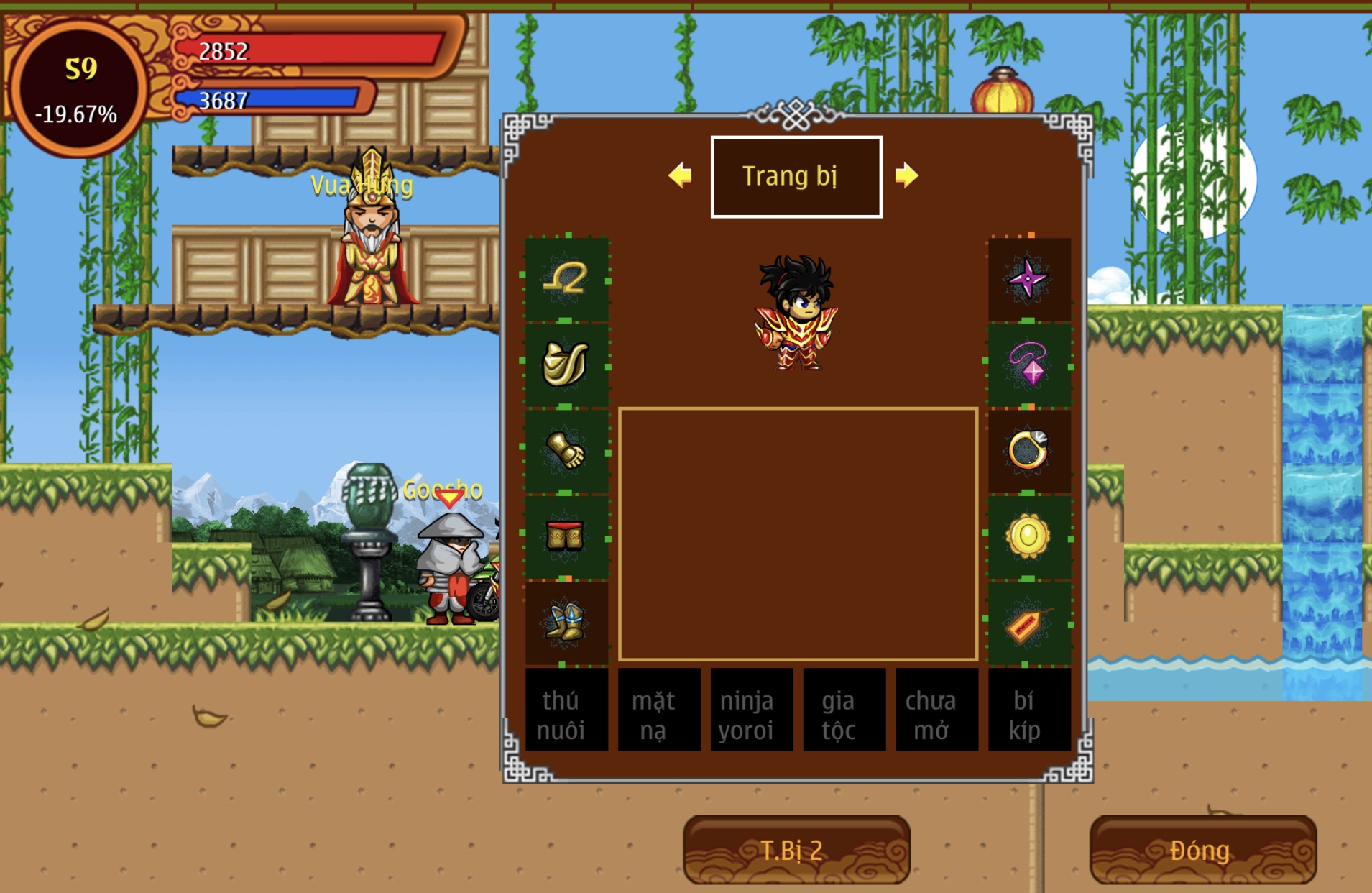Viewport: 1372px width, 893px height.
Task: Close the panel with Đóng button
Action: click(1202, 850)
